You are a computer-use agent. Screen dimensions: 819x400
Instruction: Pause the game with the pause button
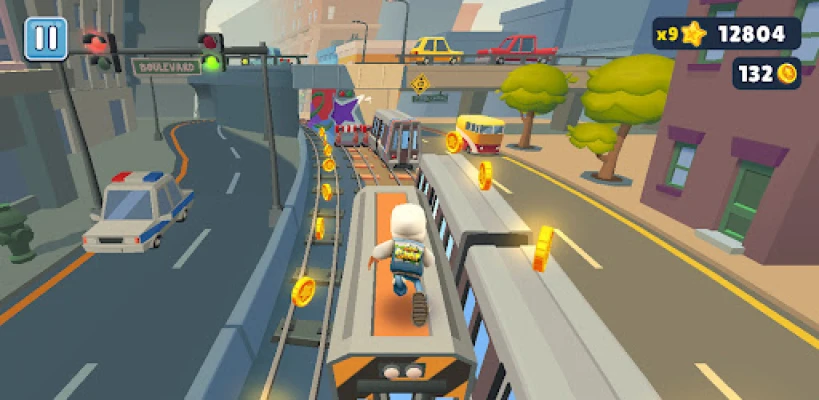pos(45,39)
